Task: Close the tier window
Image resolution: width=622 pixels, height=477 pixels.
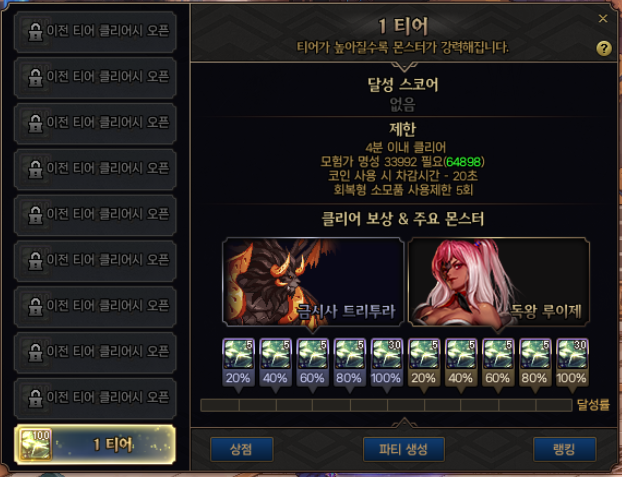Action: point(603,18)
